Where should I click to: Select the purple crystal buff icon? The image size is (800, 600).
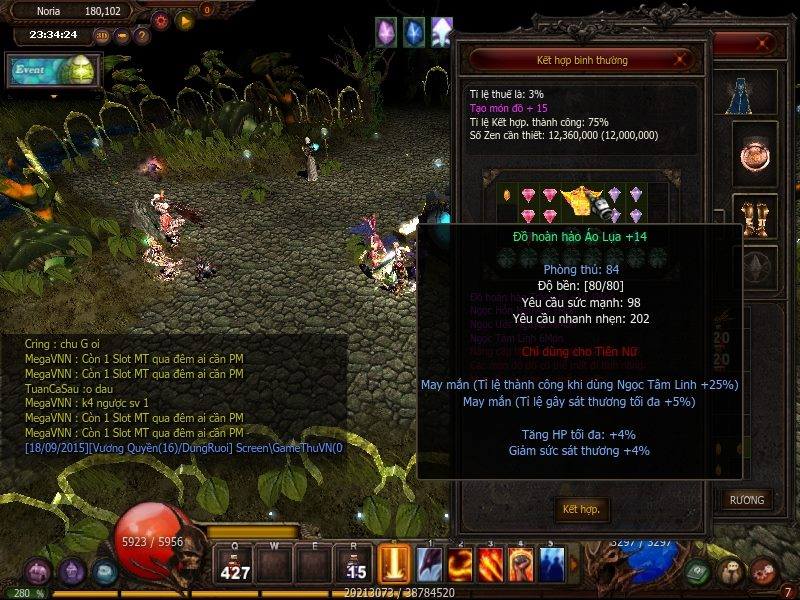pyautogui.click(x=385, y=33)
